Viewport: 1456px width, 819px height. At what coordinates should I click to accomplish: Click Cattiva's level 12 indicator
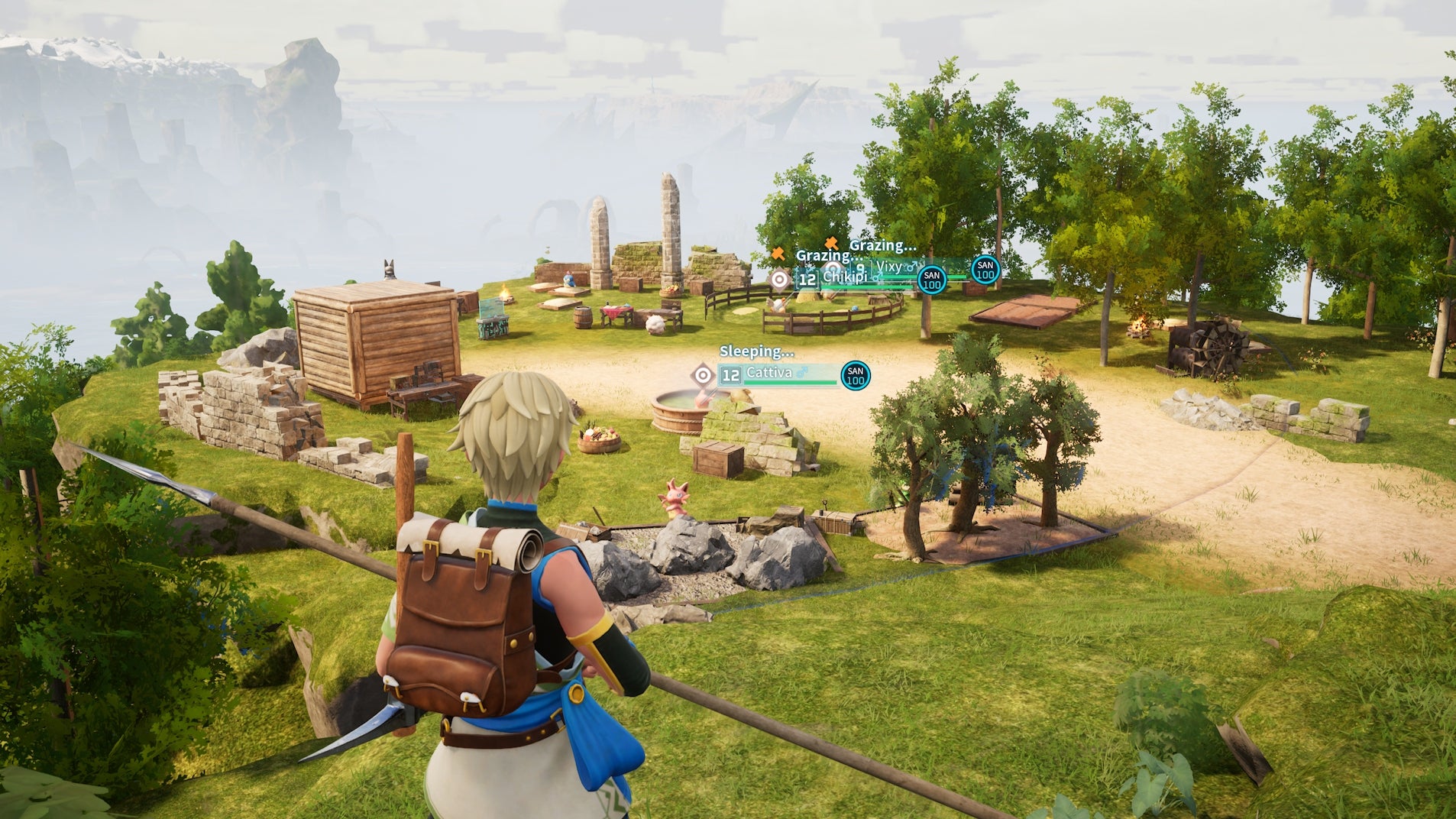[x=731, y=374]
